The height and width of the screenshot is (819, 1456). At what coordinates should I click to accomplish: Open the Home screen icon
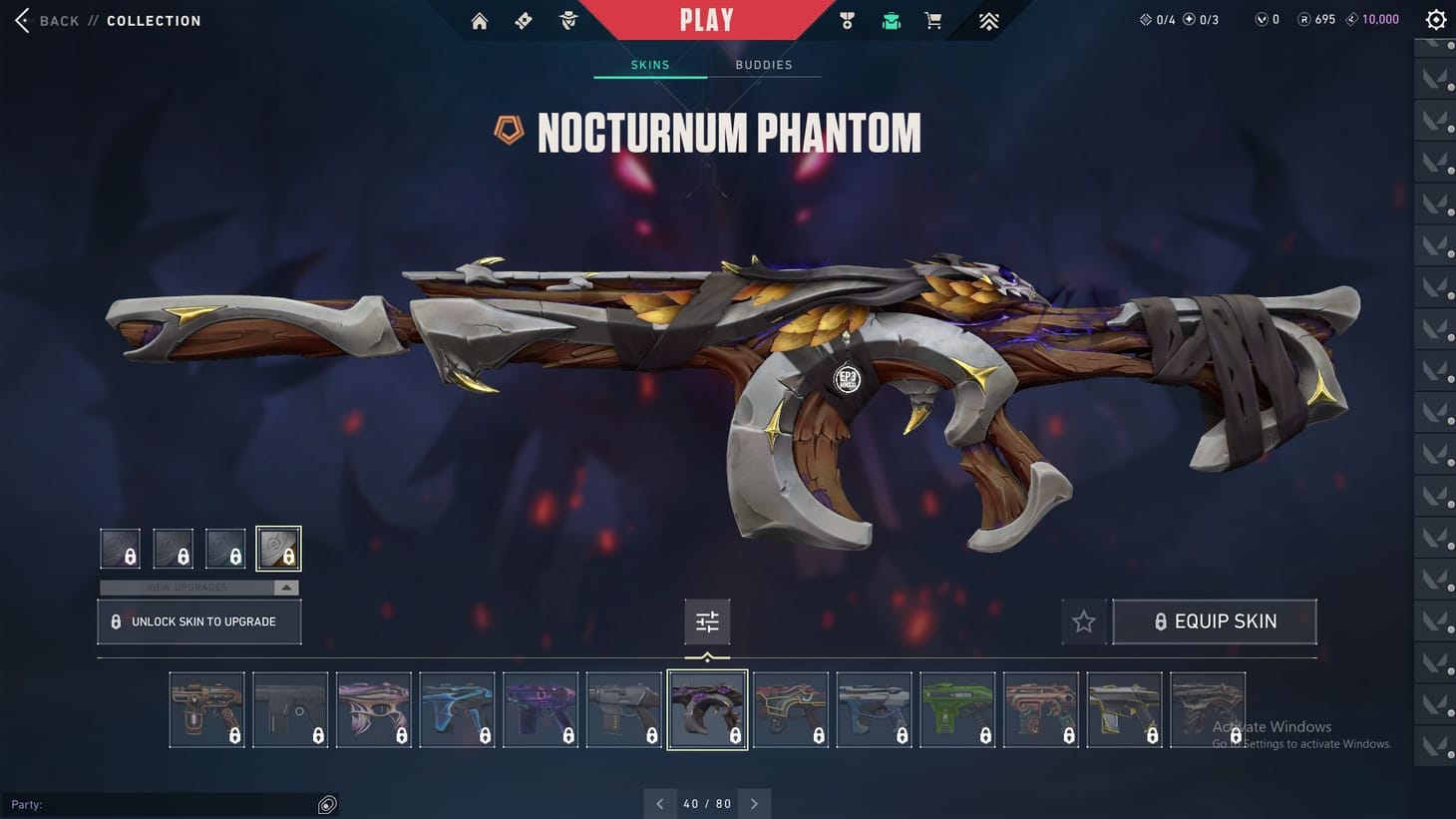point(479,20)
